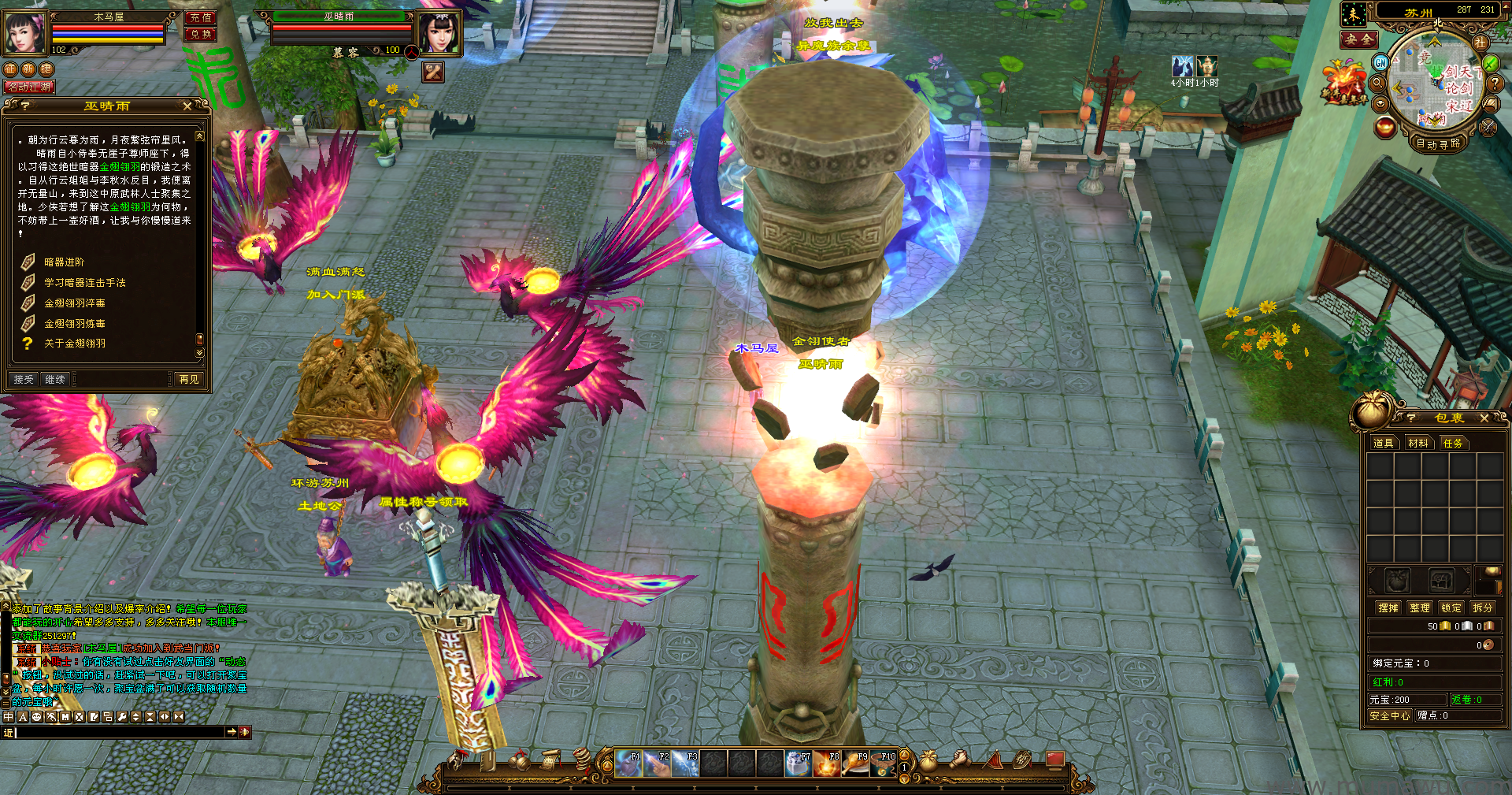Close the 包裹 bag window
Screen dimensions: 1512x795
tap(1484, 418)
